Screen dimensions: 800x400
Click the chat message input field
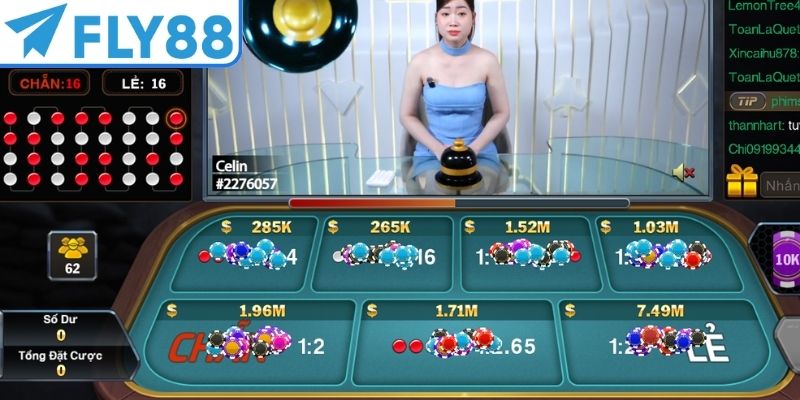781,184
